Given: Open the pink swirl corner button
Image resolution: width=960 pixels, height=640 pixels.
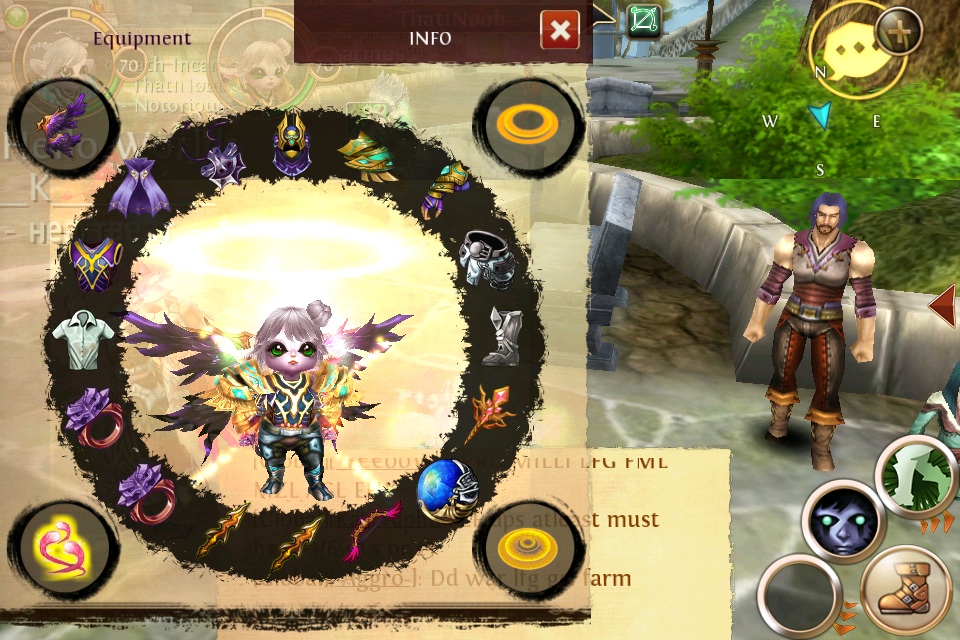Looking at the screenshot, I should coord(58,547).
